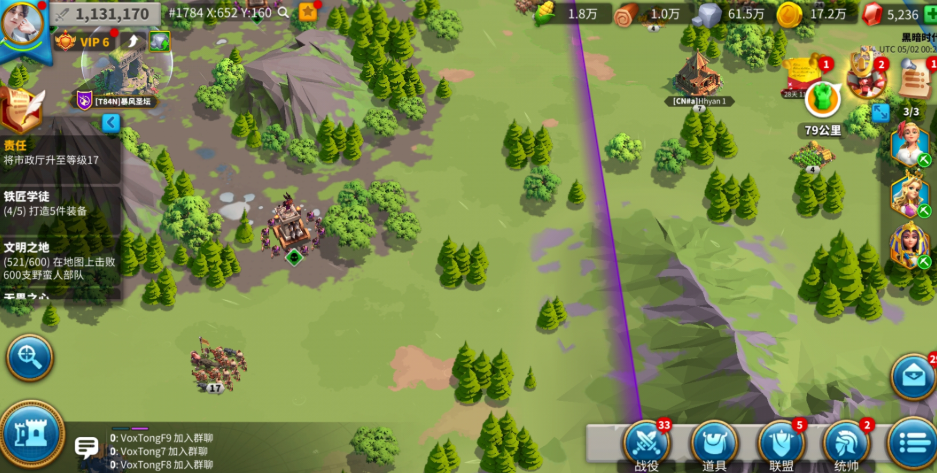Screen dimensions: 937x473
Task: Open the 道具 items bag
Action: [x=714, y=443]
